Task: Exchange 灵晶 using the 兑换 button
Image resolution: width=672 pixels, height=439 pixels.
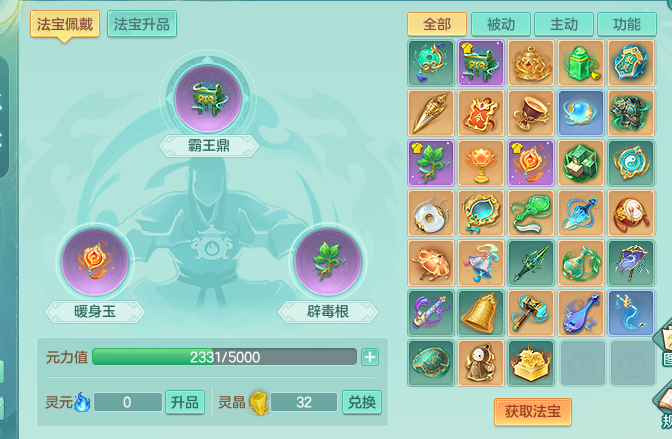Action: point(361,402)
